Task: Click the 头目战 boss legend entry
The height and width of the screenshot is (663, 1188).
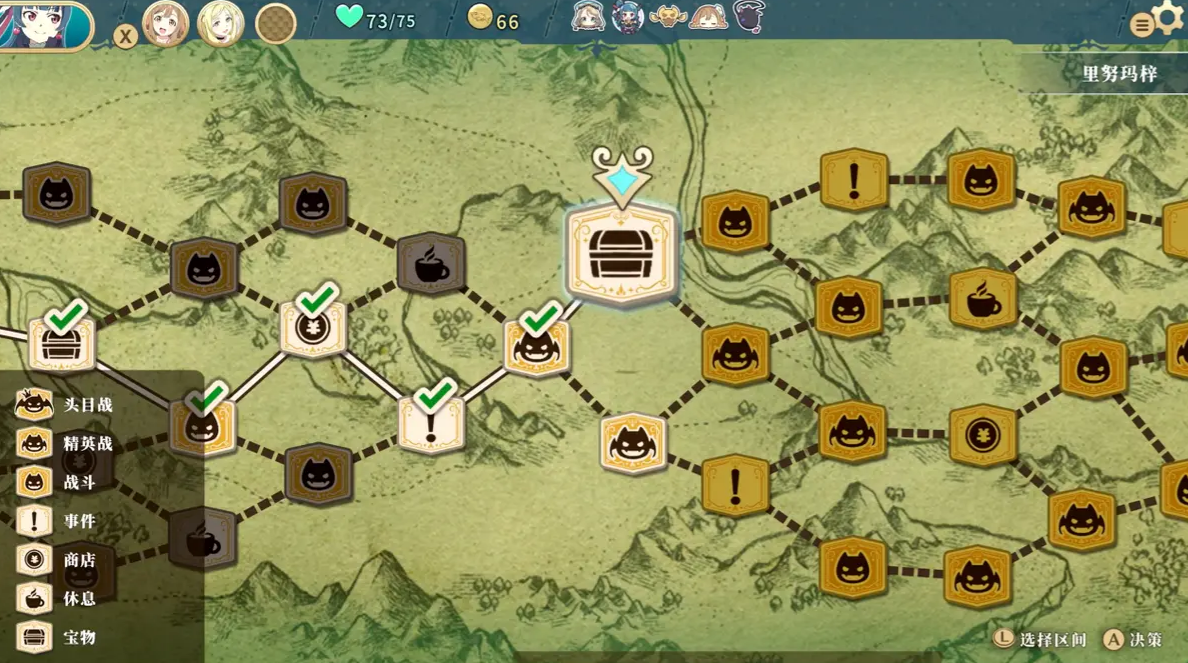Action: click(x=64, y=405)
